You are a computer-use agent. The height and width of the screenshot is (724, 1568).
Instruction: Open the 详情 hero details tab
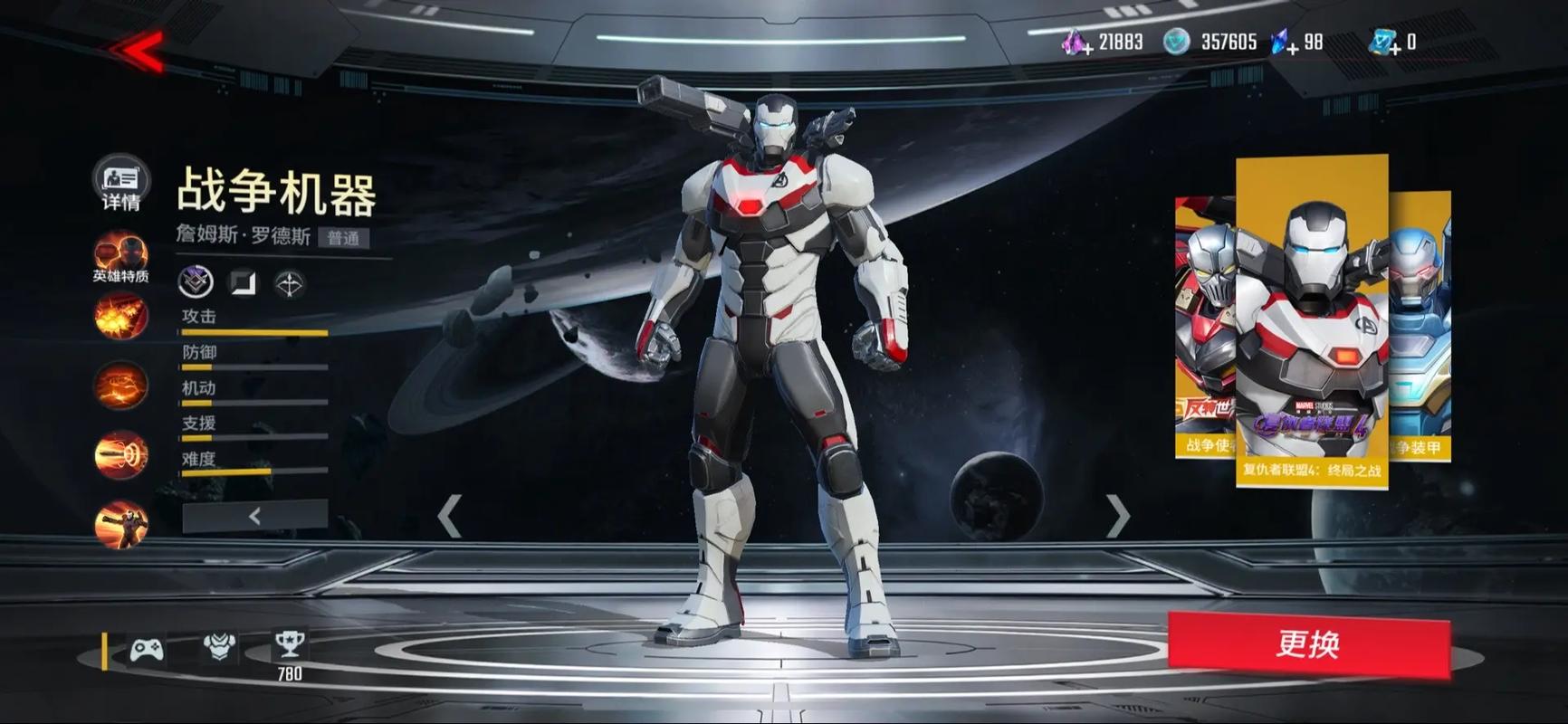pyautogui.click(x=120, y=182)
